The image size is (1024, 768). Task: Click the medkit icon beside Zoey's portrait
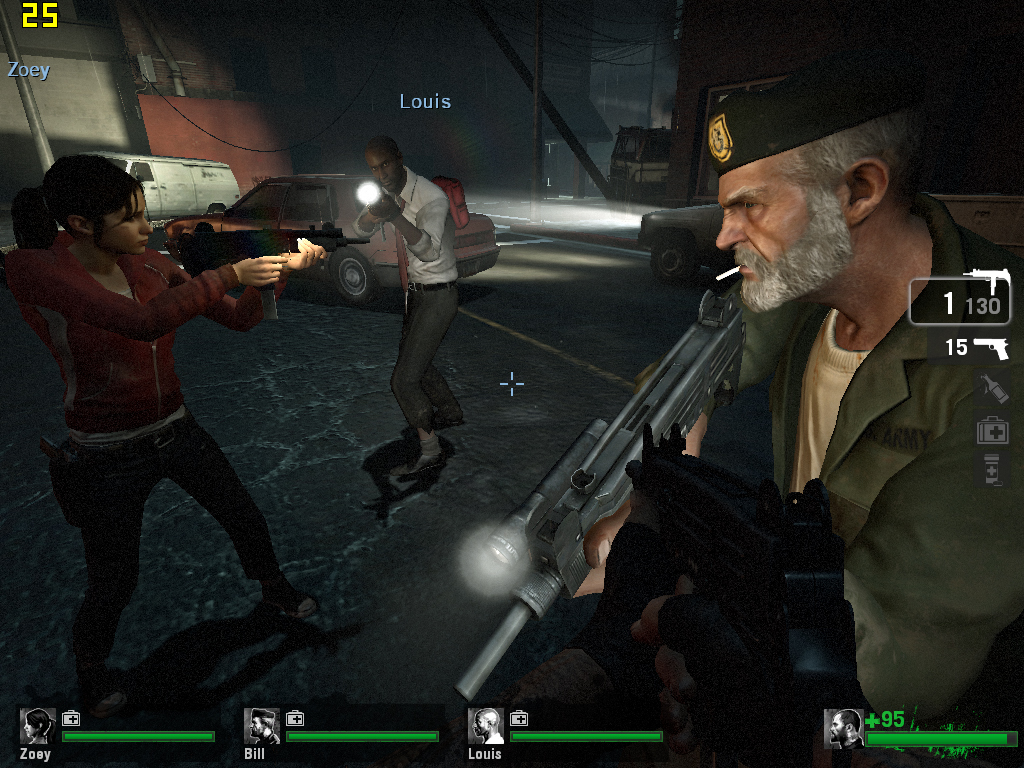[x=71, y=718]
